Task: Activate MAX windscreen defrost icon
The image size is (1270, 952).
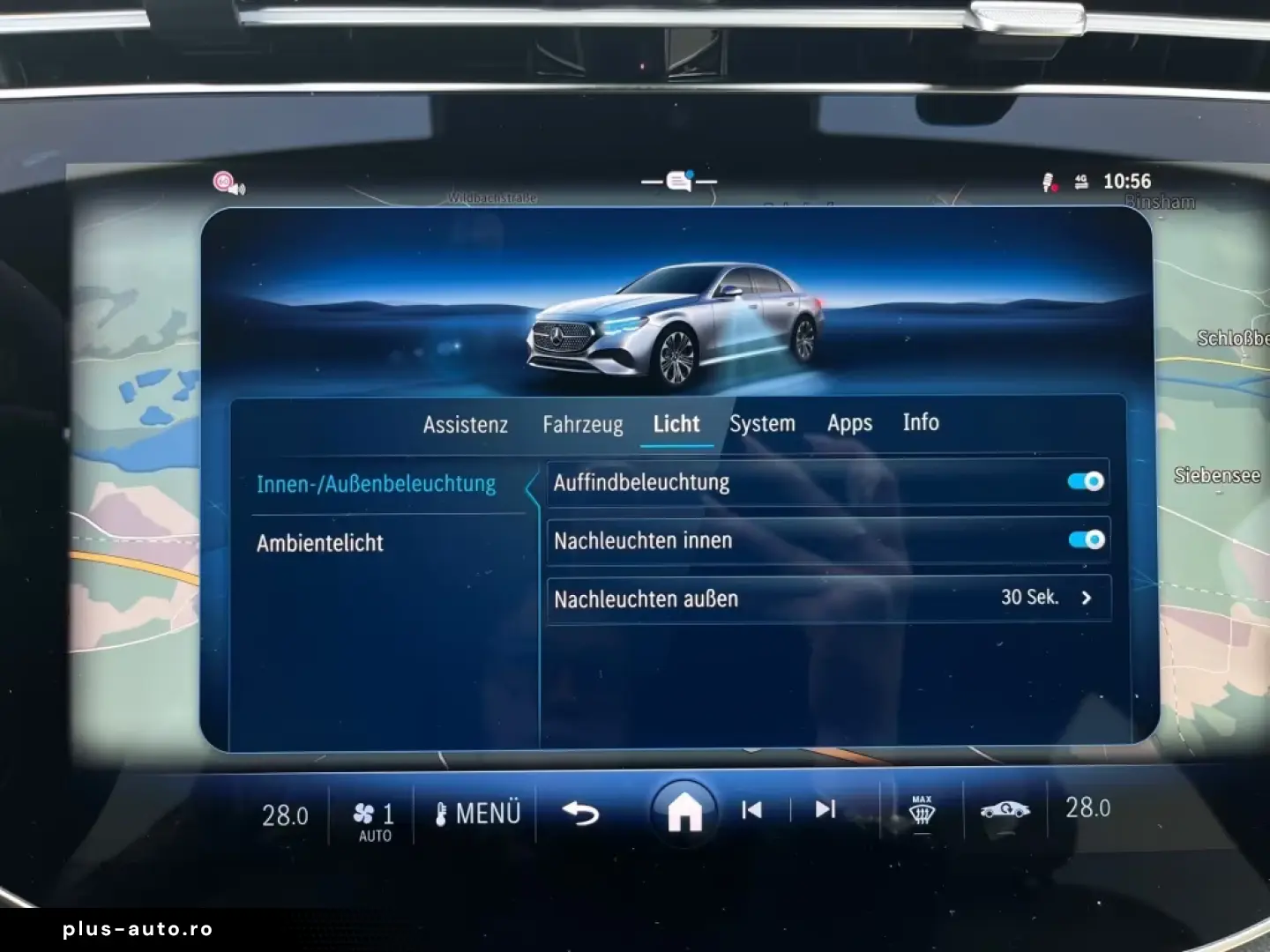Action: click(921, 811)
